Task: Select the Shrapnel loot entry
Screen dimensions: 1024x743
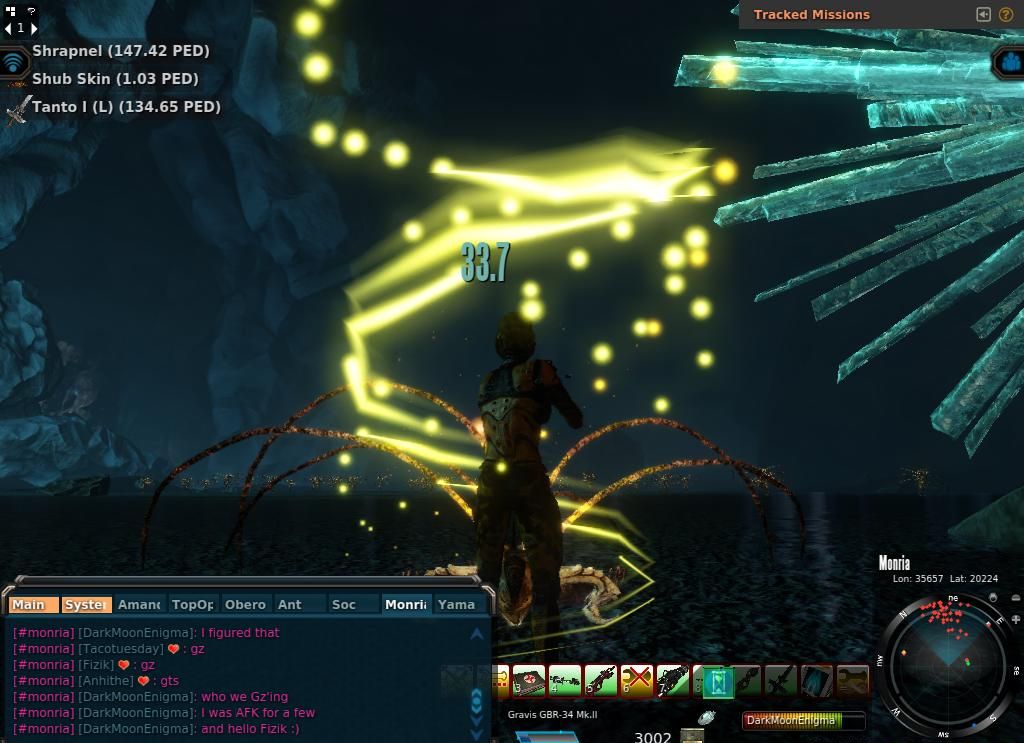Action: [120, 51]
